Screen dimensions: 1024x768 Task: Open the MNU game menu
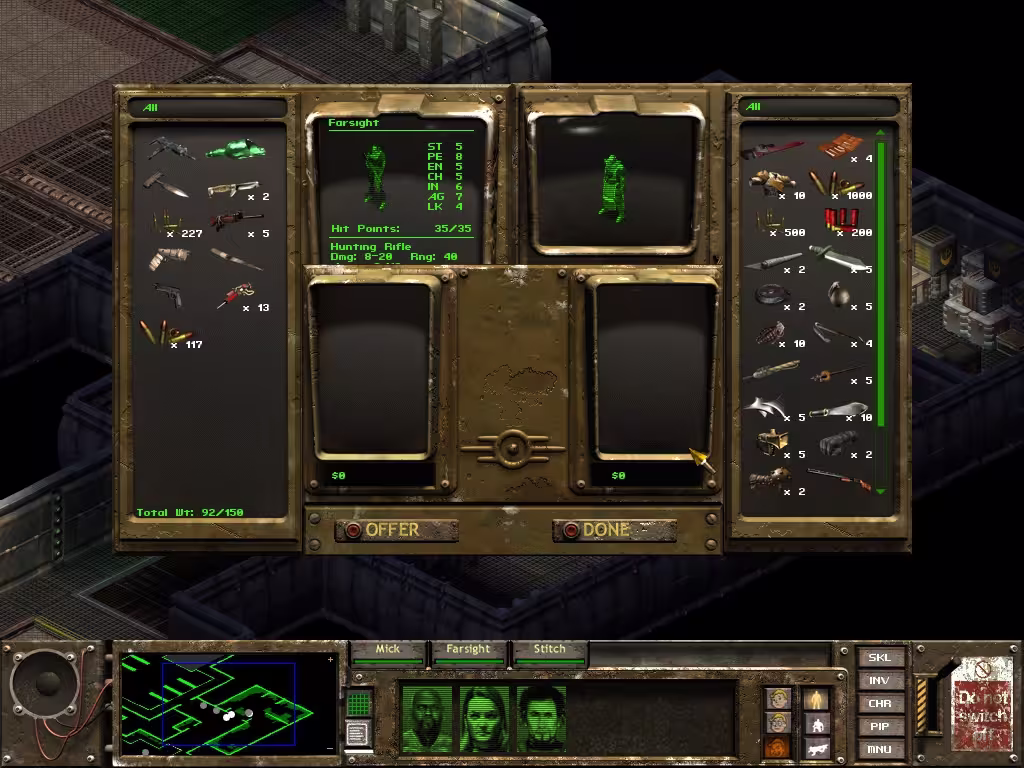tap(879, 749)
